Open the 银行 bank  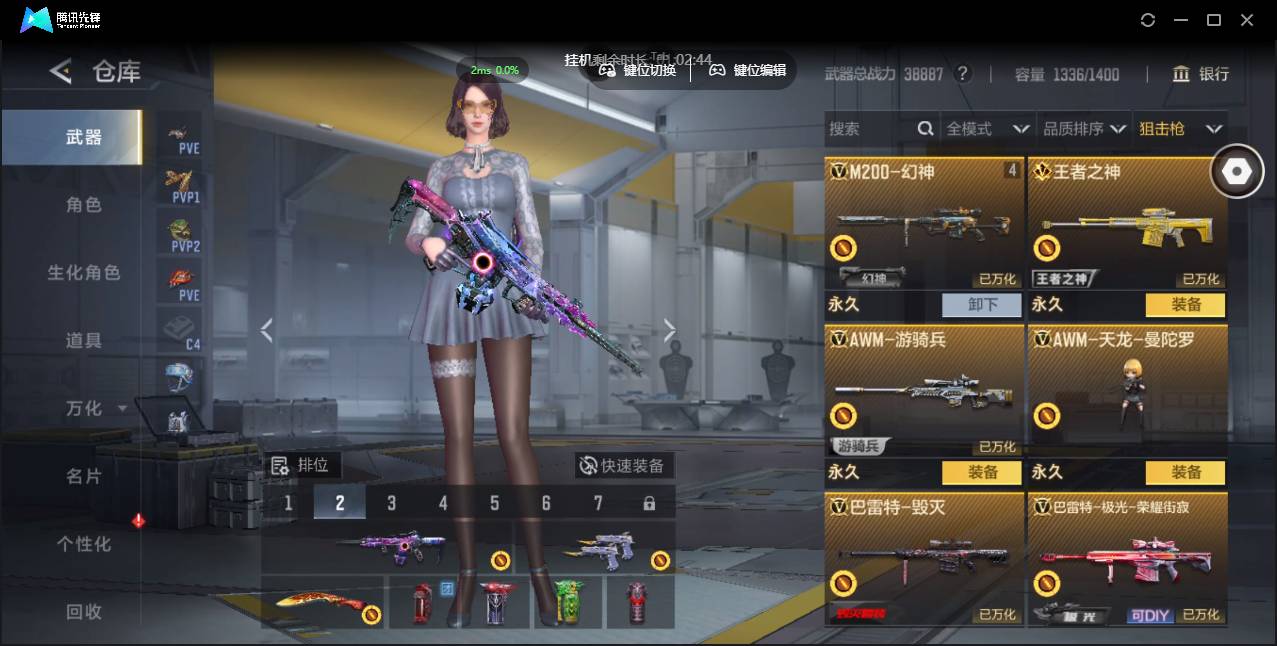(x=1201, y=74)
